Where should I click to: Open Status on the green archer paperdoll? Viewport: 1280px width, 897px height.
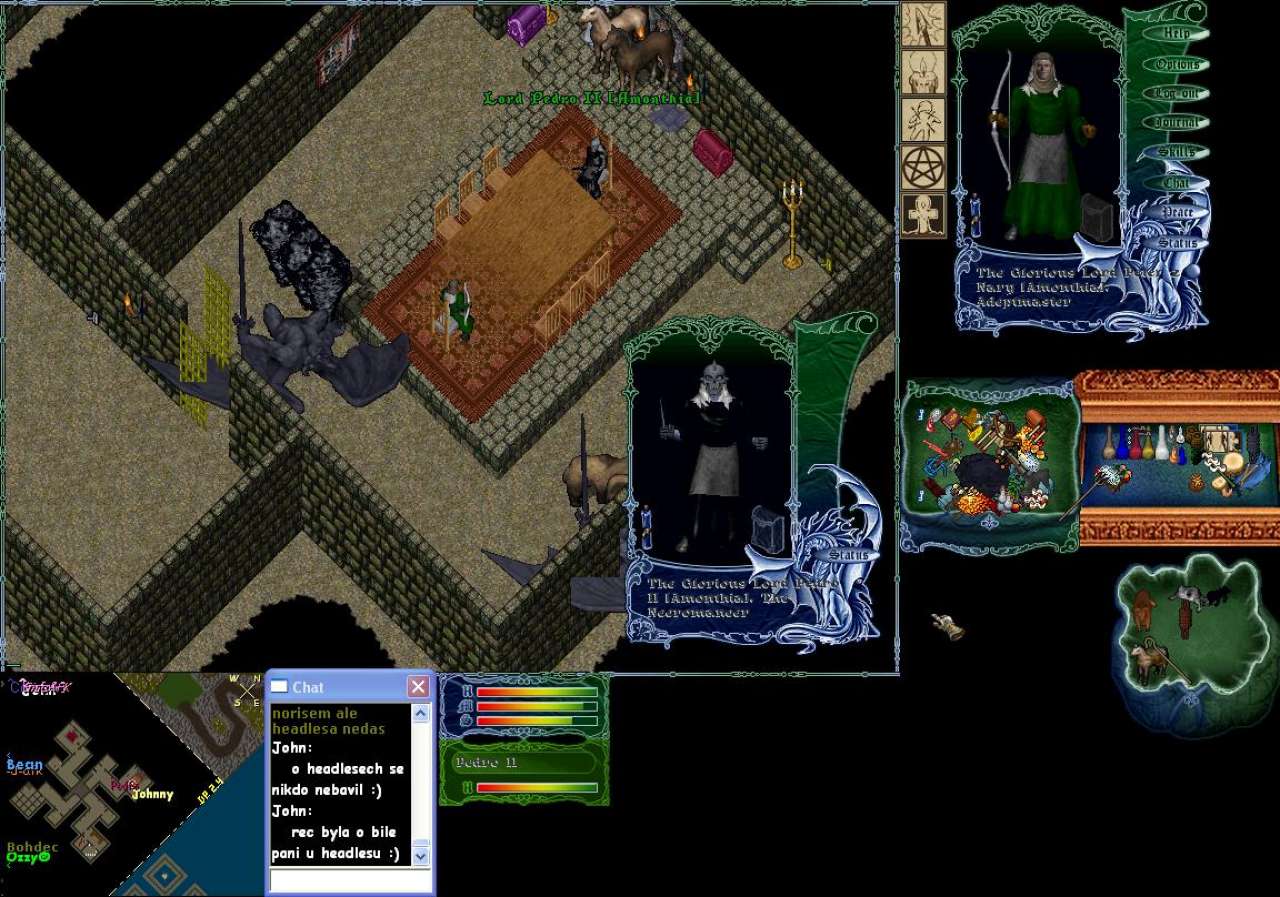(1176, 242)
